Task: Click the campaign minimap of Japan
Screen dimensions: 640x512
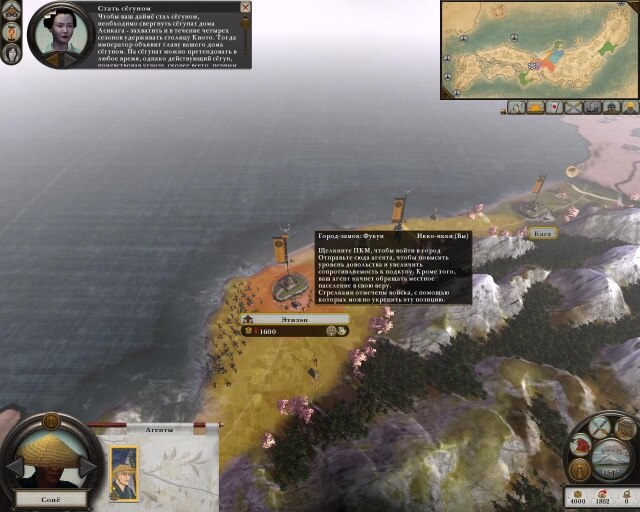Action: tap(539, 49)
